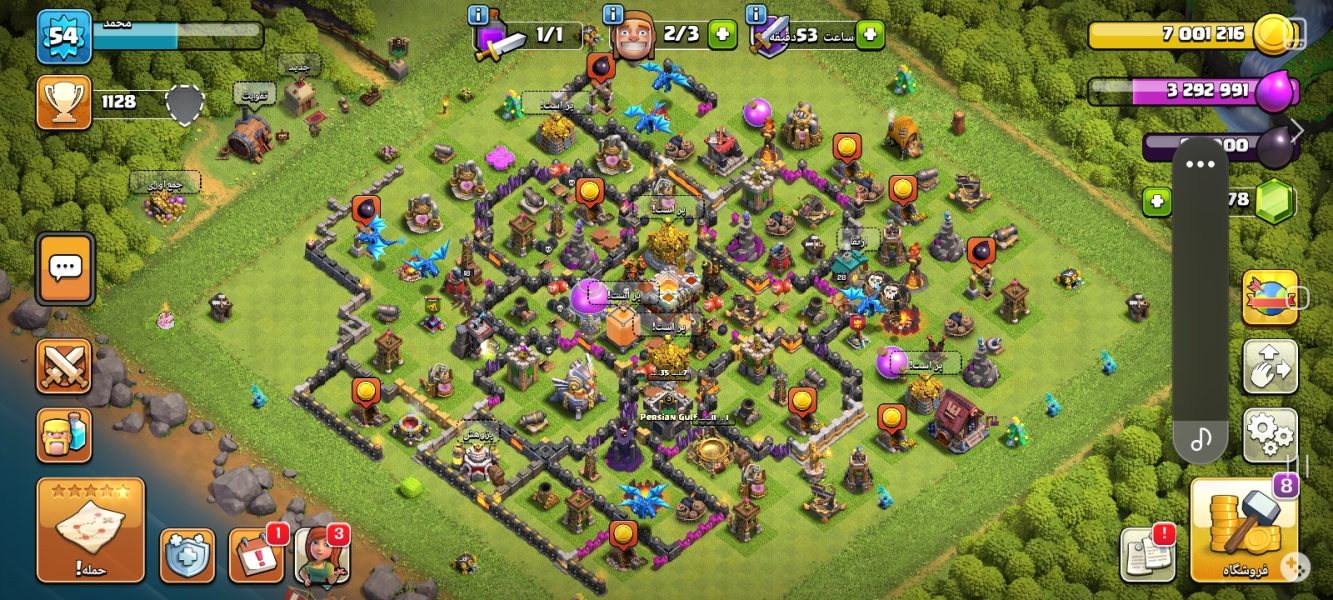Extend shield time with the green plus
Screen dimensions: 1333x600
[869, 34]
